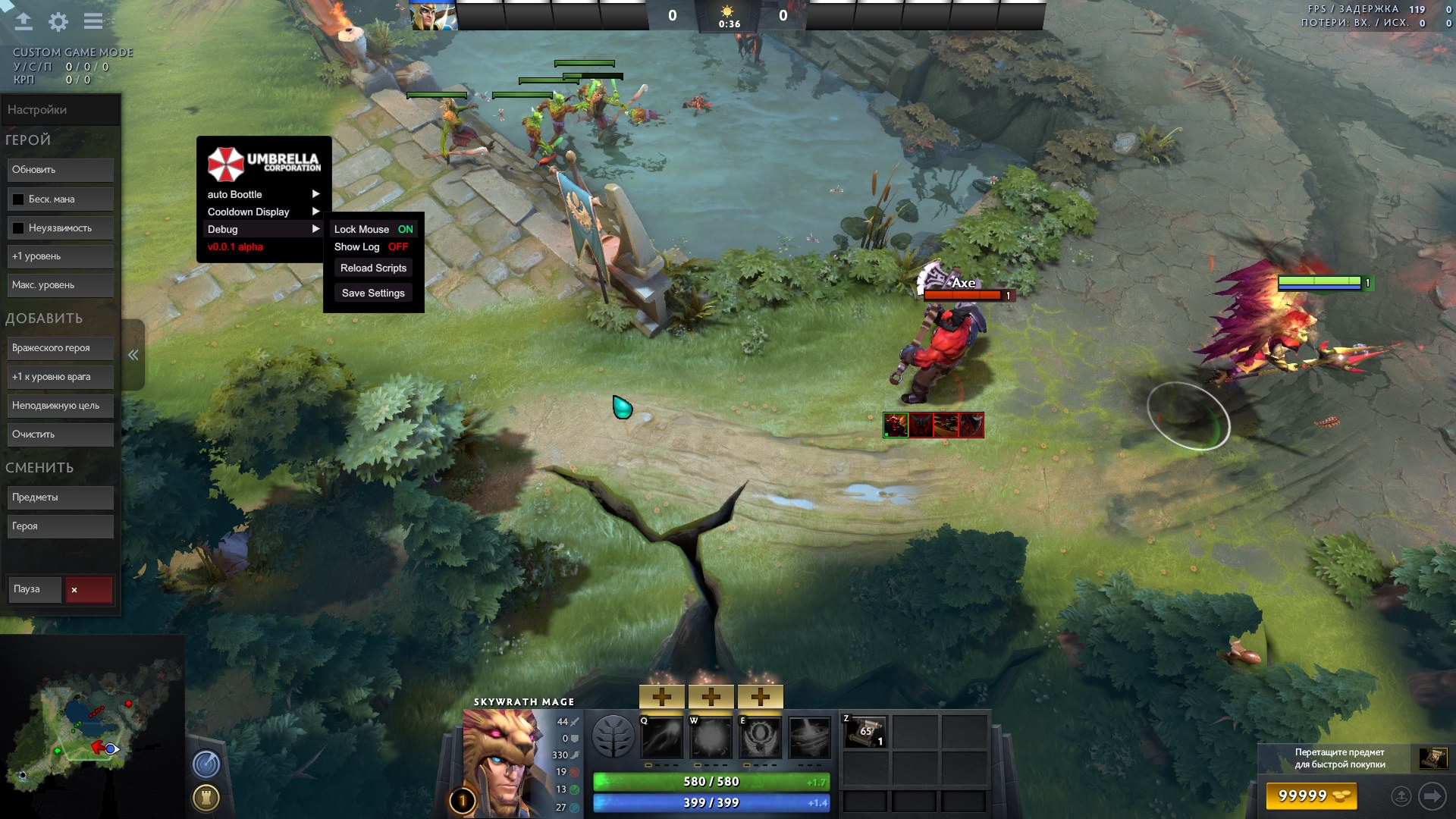The height and width of the screenshot is (819, 1456).
Task: Add a level with +1 уровень
Action: 61,256
